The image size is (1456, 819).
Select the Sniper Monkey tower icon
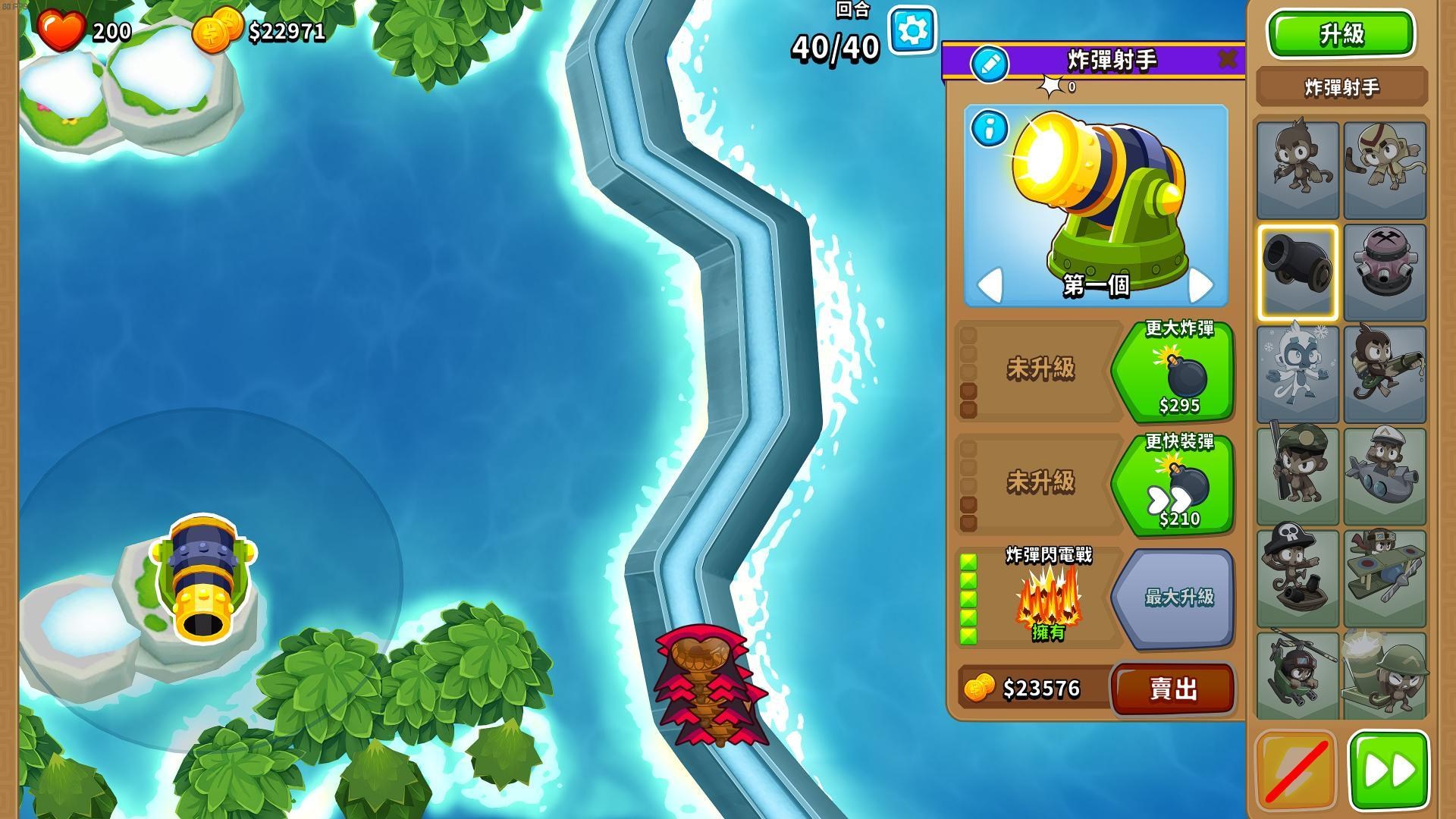pyautogui.click(x=1297, y=474)
